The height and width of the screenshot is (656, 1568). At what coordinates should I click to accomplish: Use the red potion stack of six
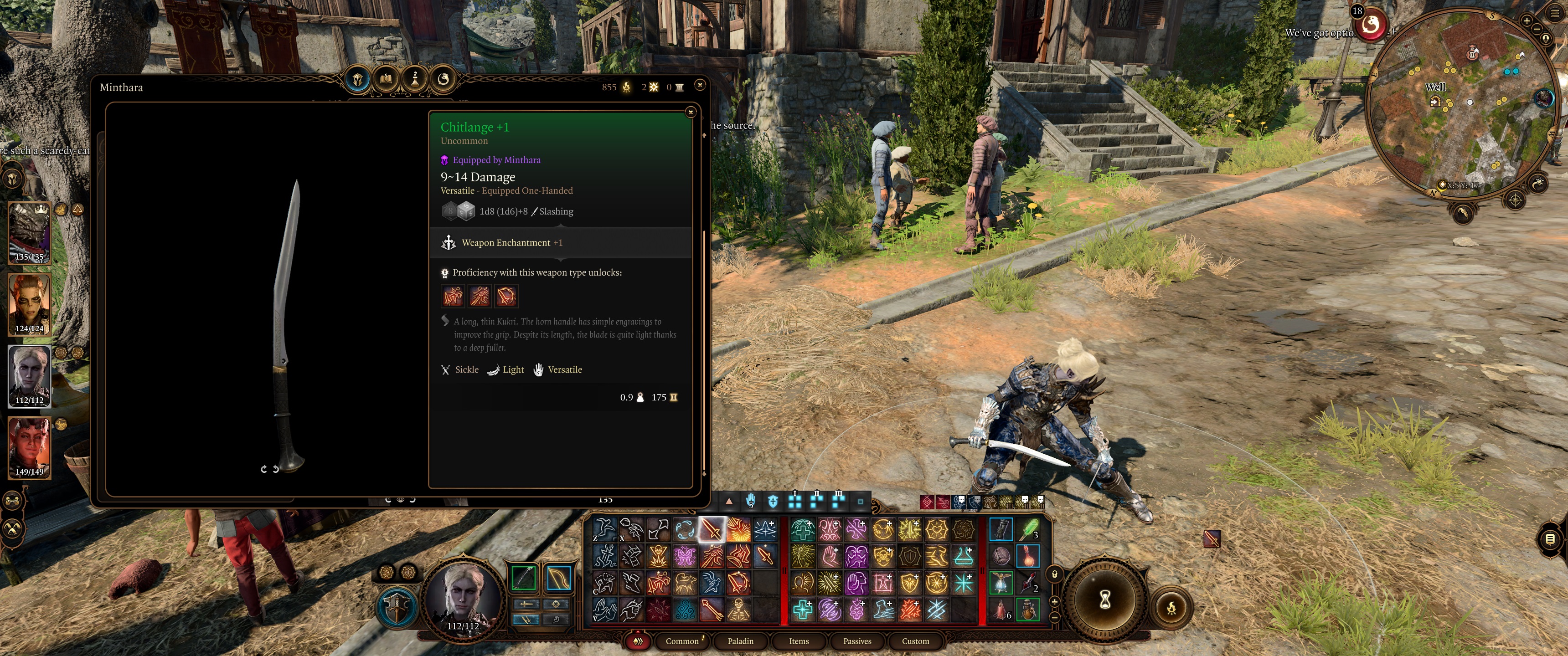[1001, 609]
